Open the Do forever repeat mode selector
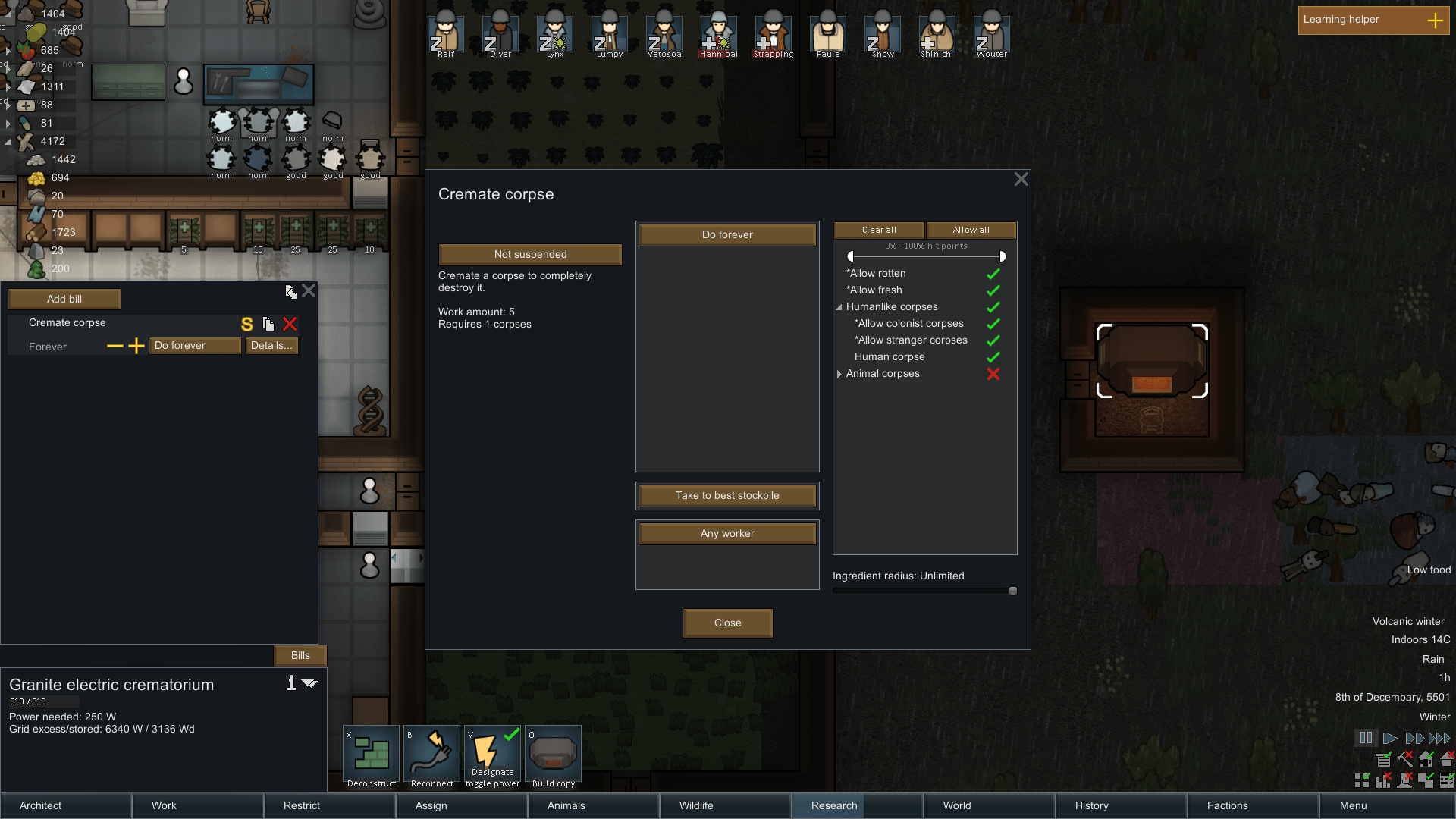 [x=726, y=234]
